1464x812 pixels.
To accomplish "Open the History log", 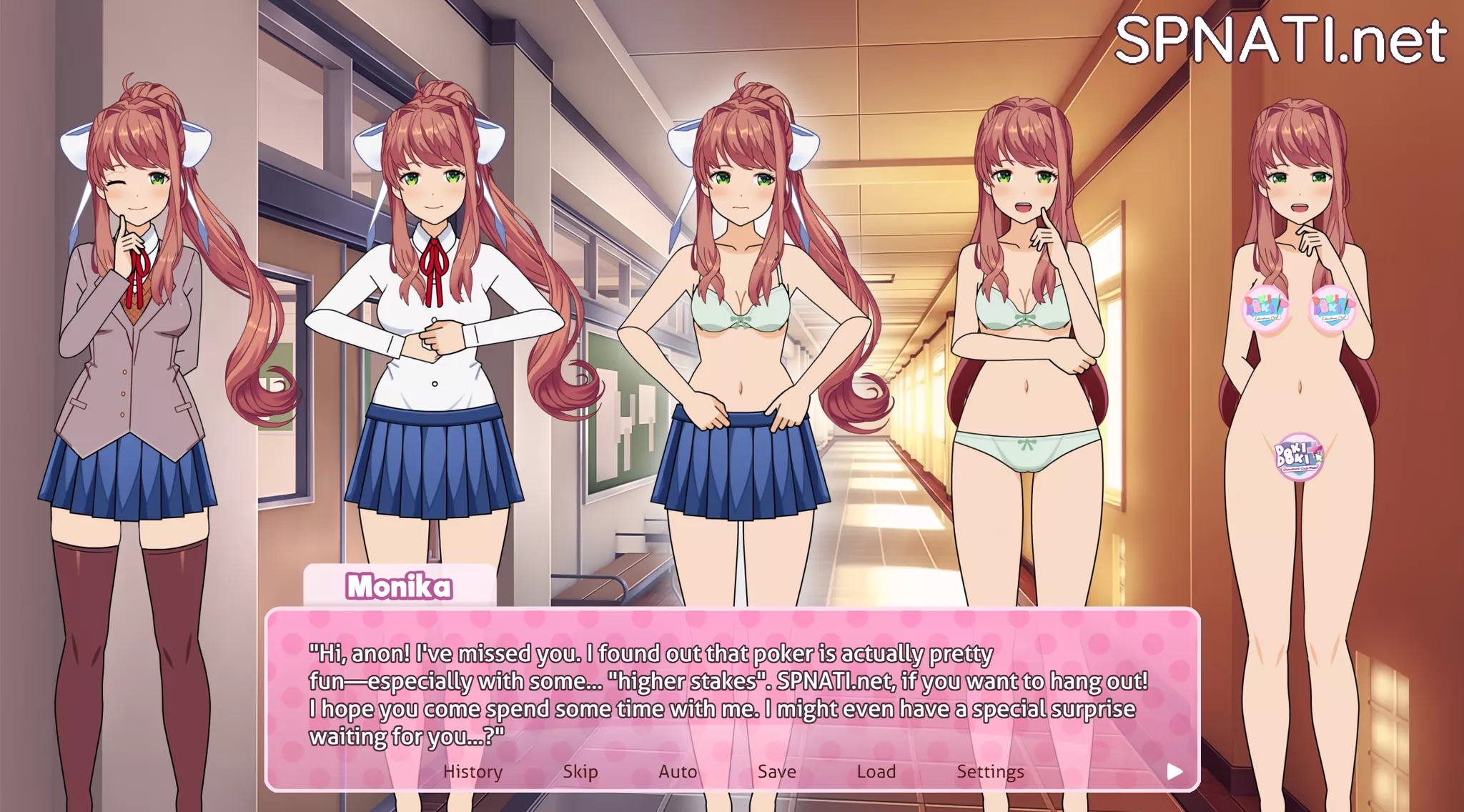I will [x=473, y=771].
